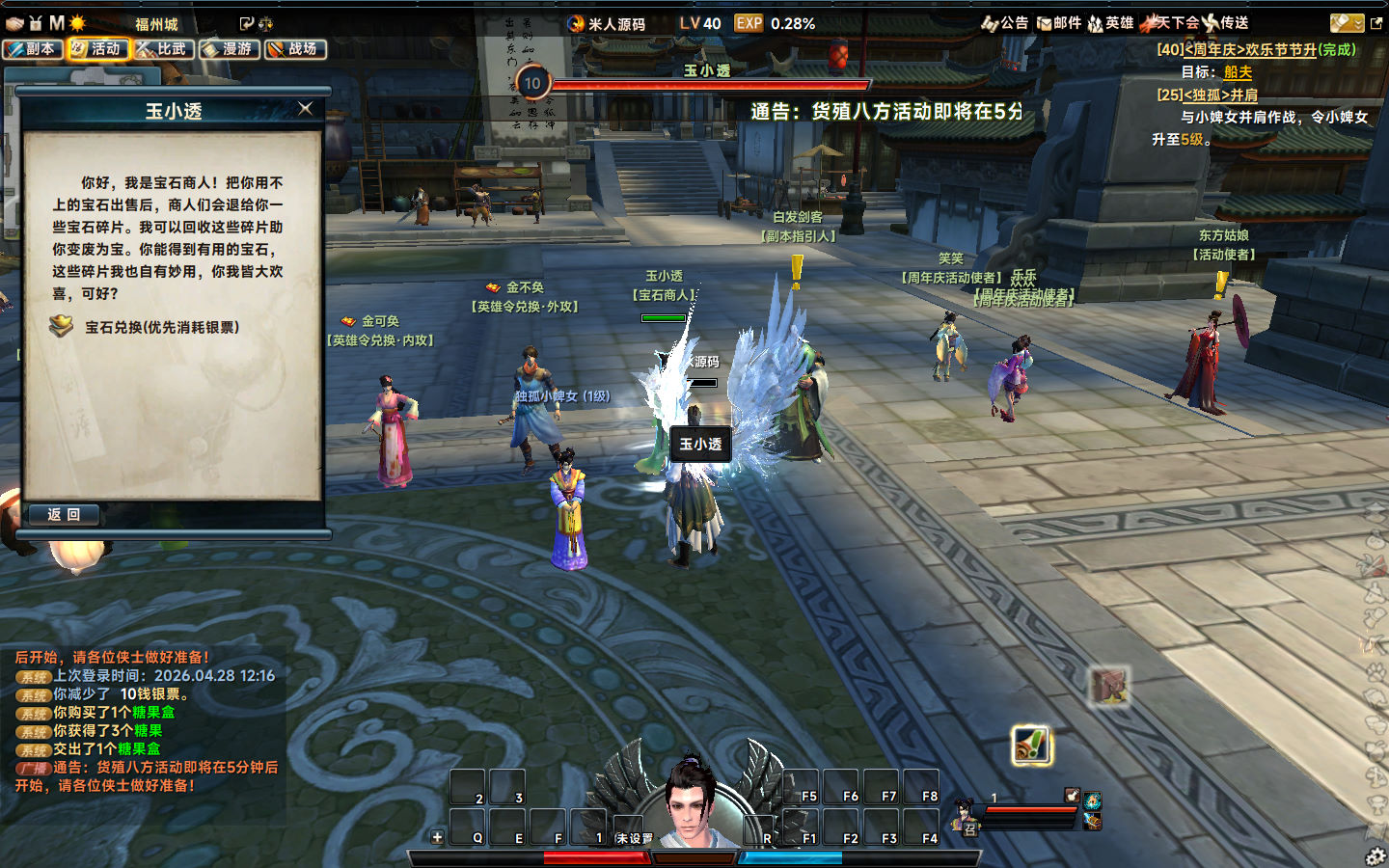Open the 活动 events menu

click(98, 49)
